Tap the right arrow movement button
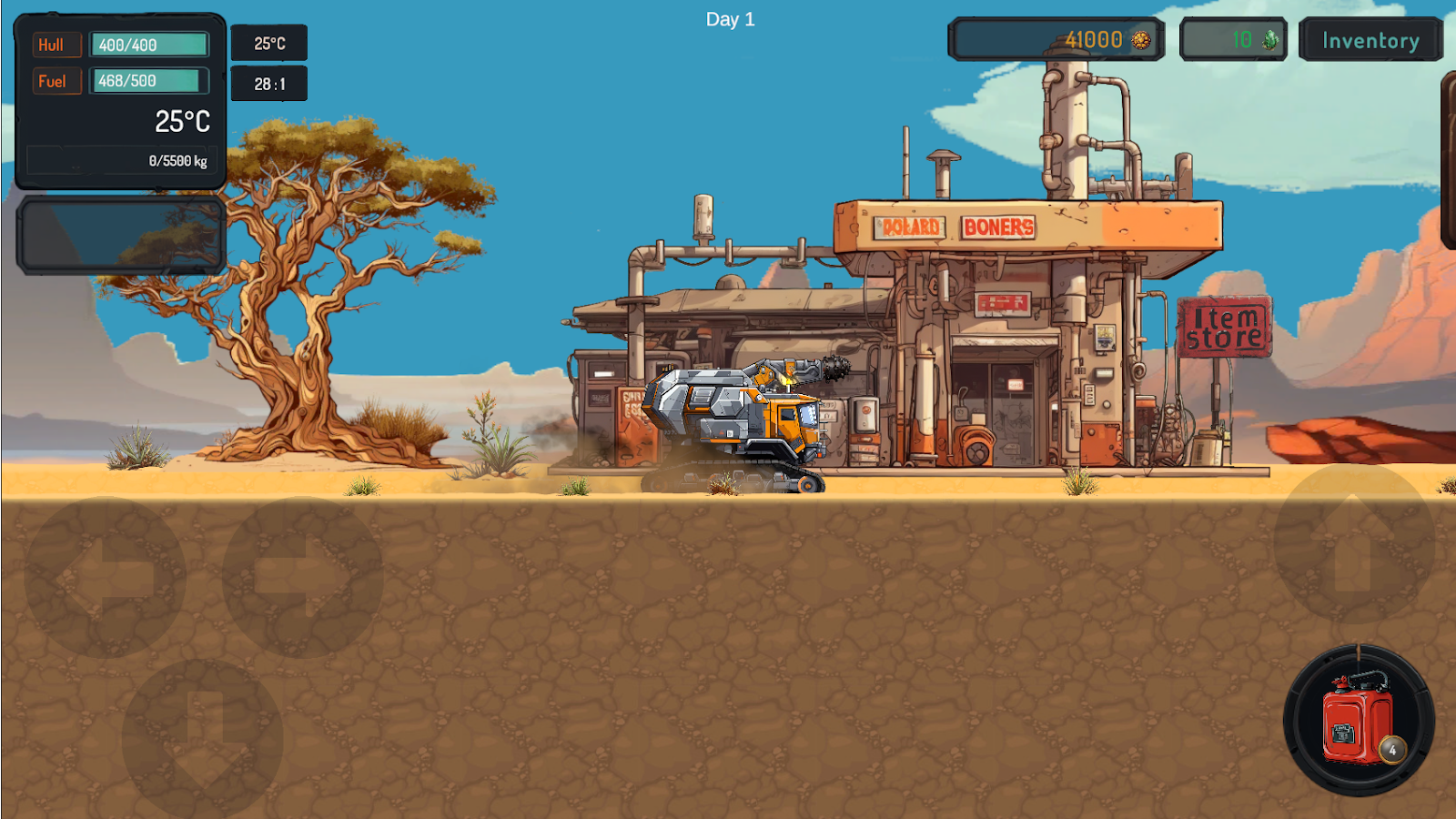The width and height of the screenshot is (1456, 819). pos(302,577)
